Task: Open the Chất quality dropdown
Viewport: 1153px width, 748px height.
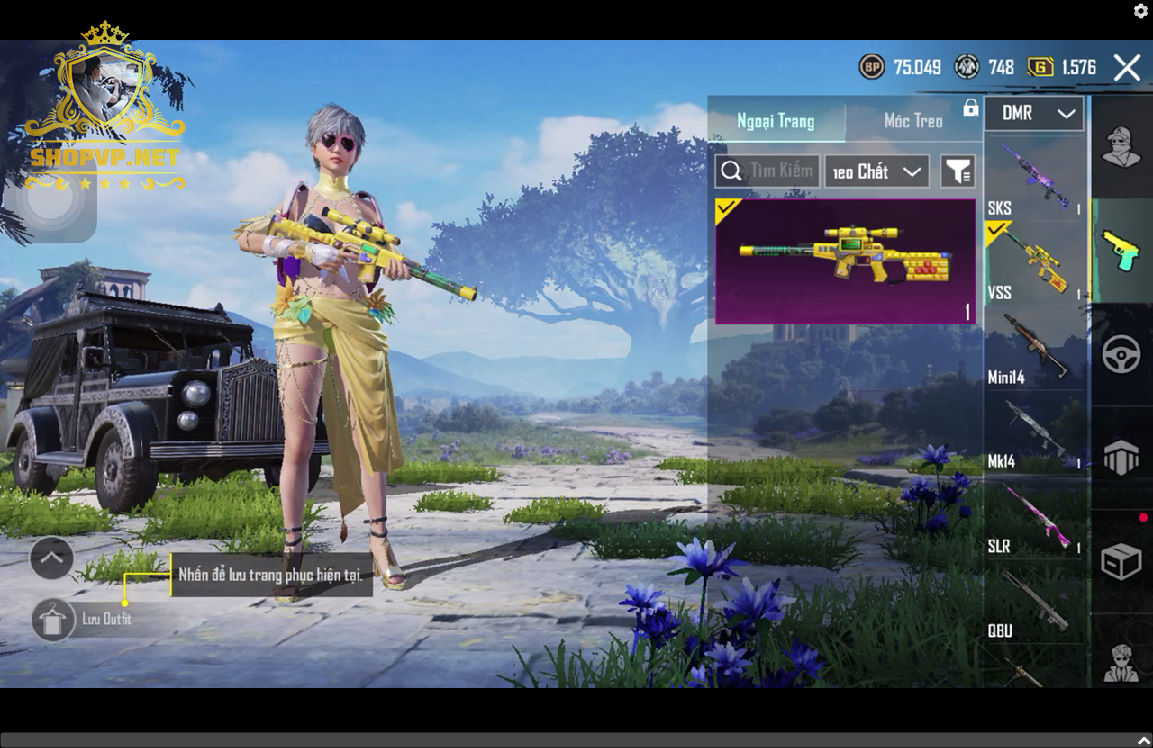Action: (876, 171)
